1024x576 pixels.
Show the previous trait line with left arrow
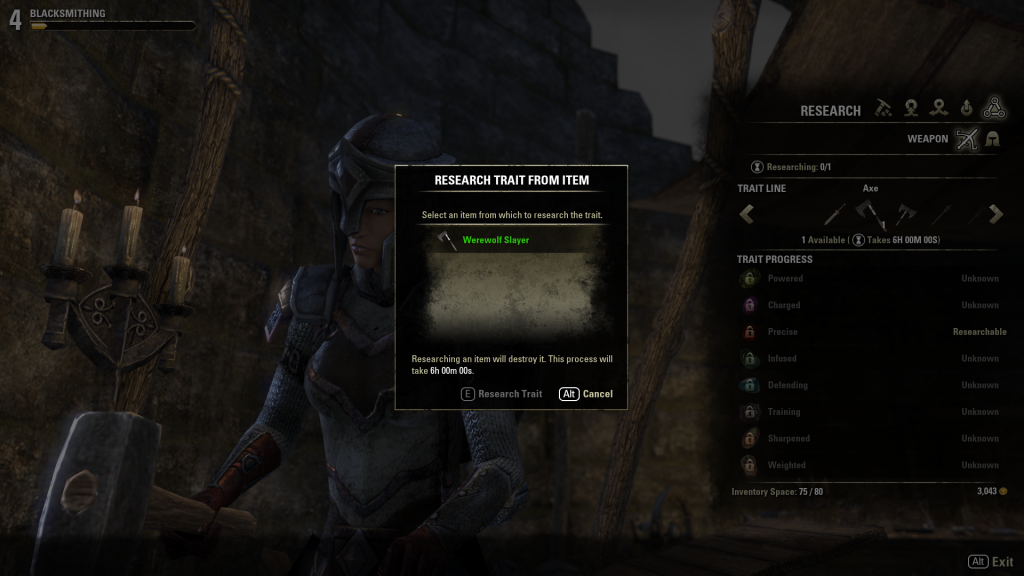747,213
